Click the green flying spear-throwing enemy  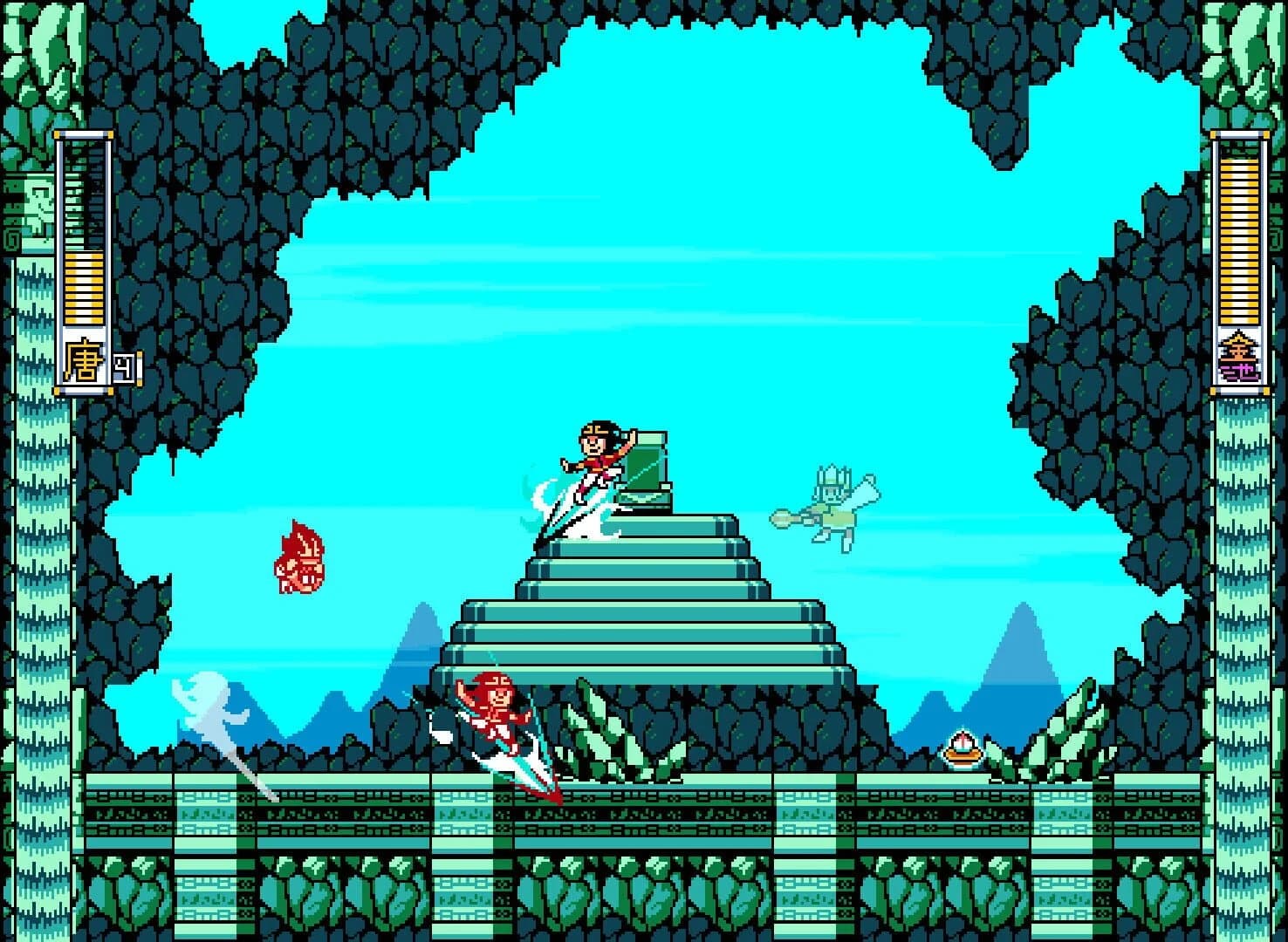point(829,506)
